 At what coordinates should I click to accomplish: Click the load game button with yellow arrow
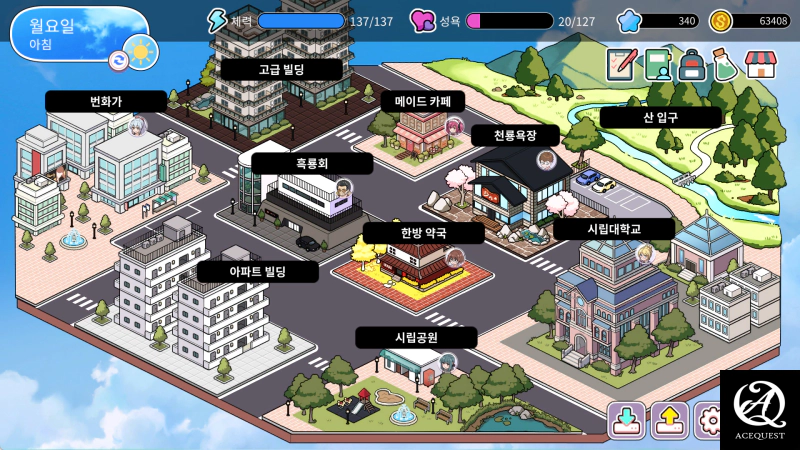[x=670, y=420]
